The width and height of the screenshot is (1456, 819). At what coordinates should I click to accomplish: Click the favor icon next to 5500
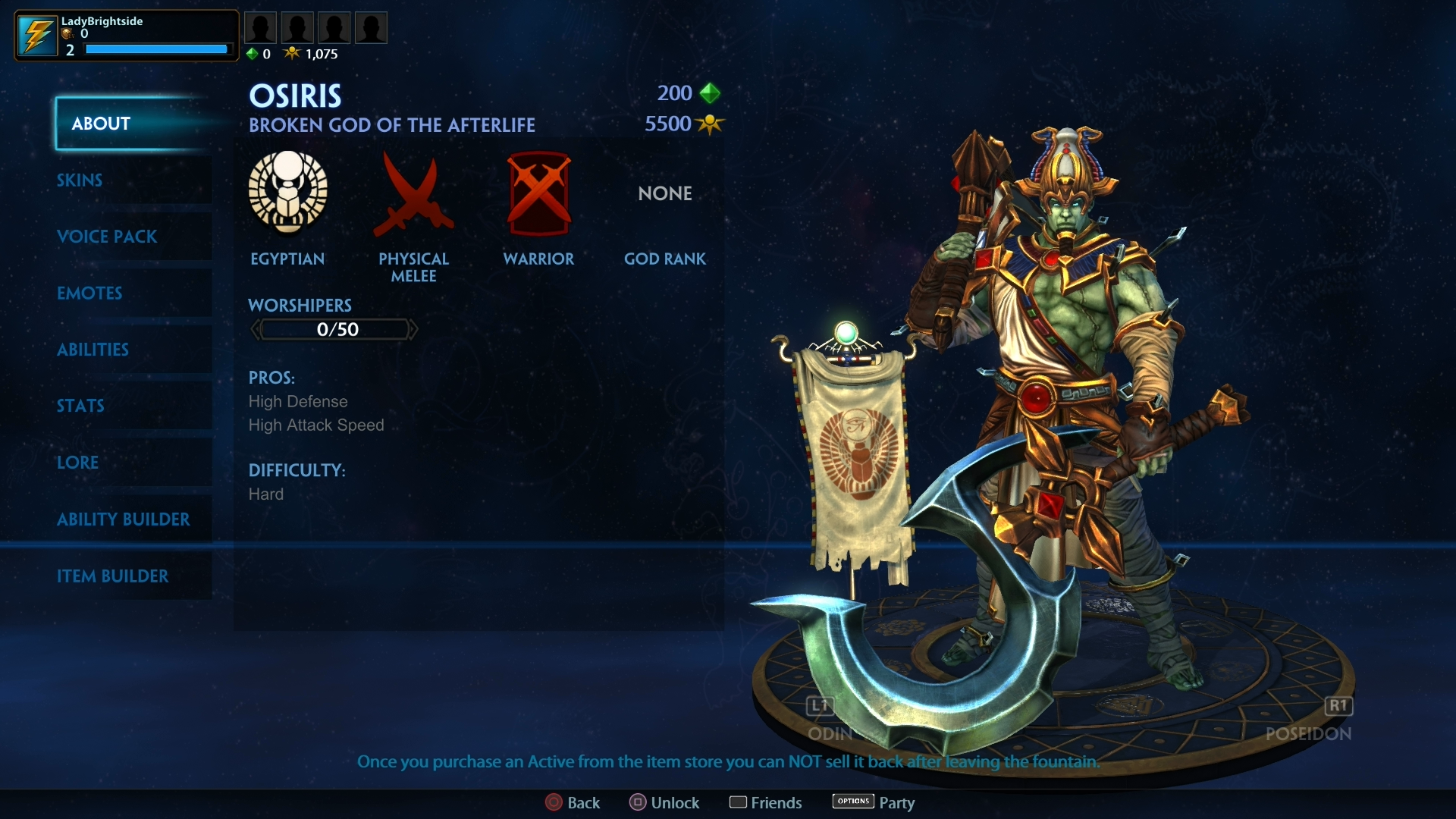pyautogui.click(x=711, y=124)
